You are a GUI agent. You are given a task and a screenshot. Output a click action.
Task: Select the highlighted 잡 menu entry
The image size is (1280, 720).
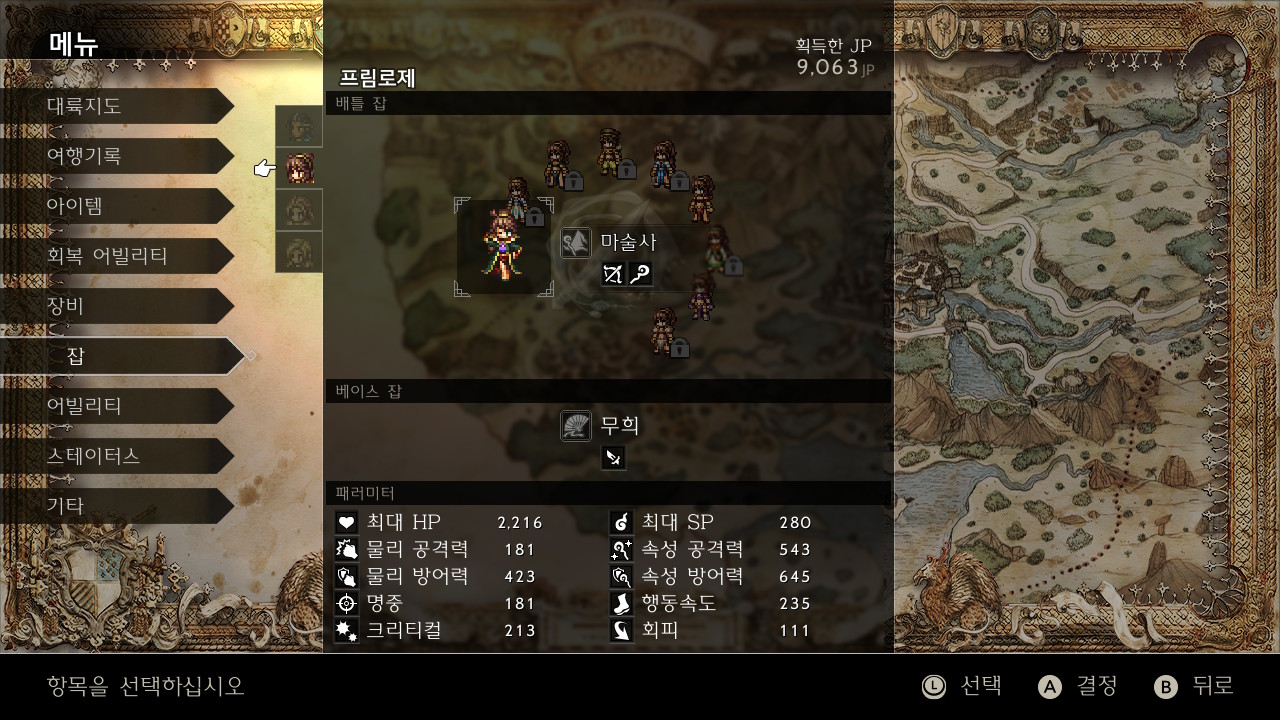[120, 356]
